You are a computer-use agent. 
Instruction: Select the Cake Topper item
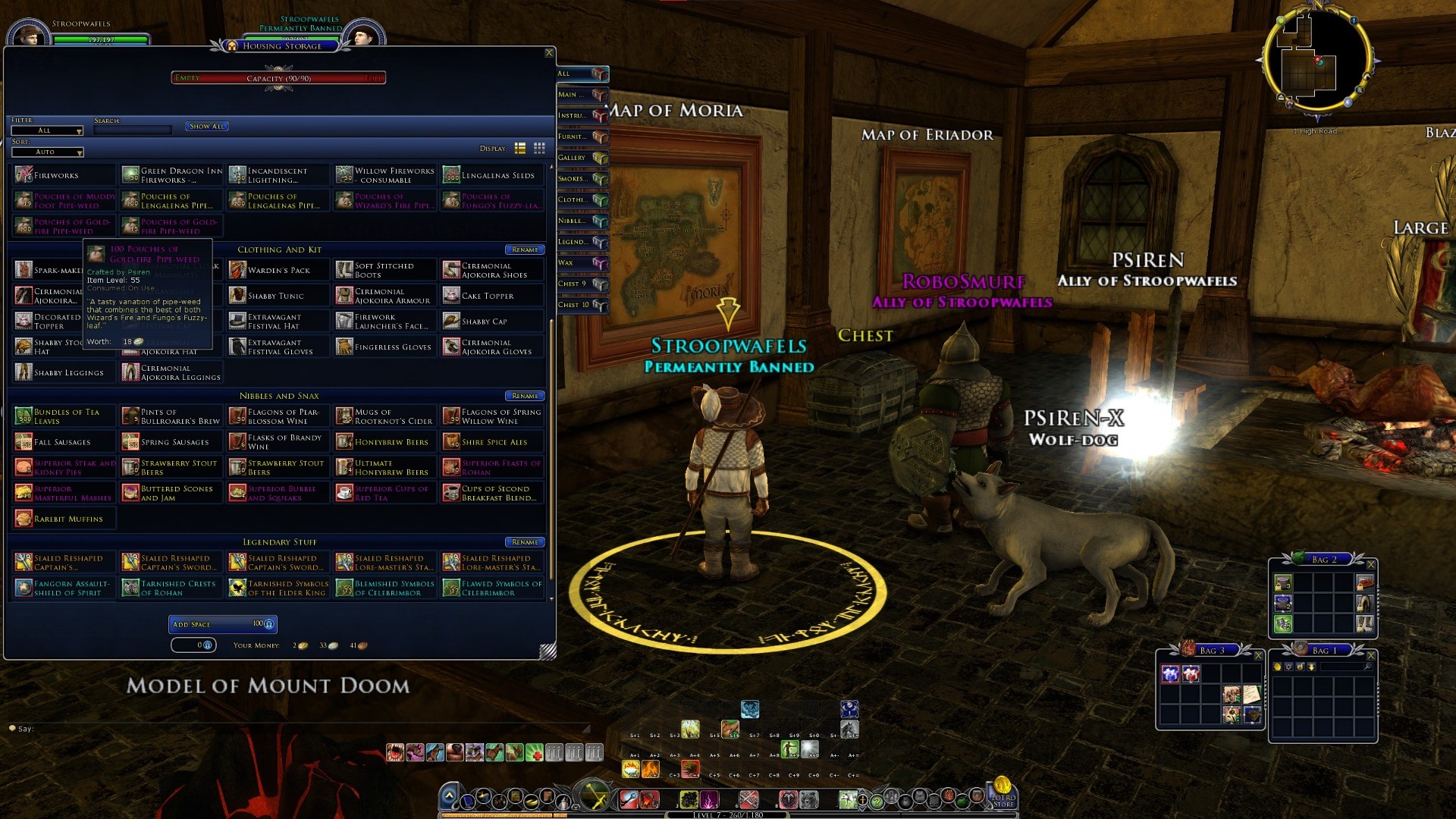click(x=492, y=297)
